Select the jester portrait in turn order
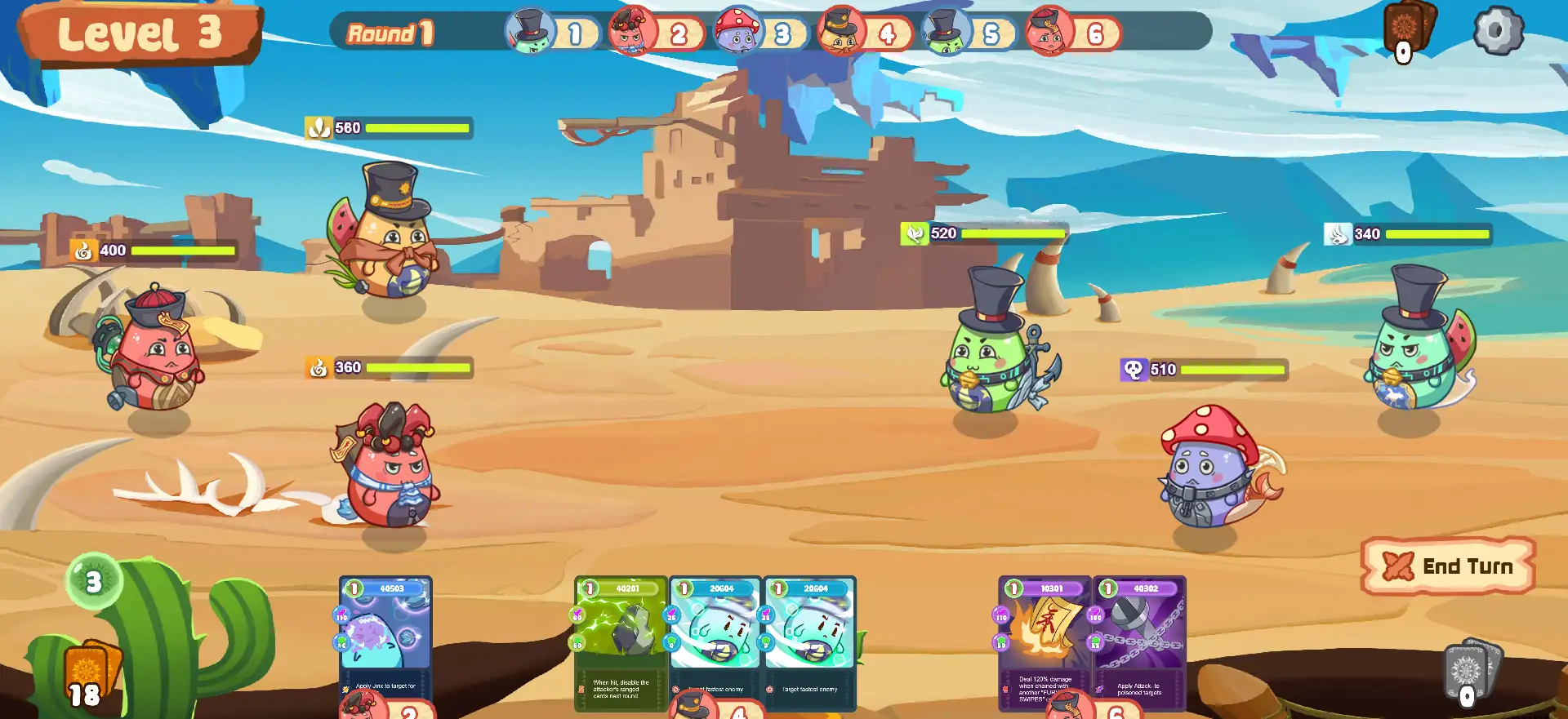Screen dimensions: 1568x719 [631, 31]
